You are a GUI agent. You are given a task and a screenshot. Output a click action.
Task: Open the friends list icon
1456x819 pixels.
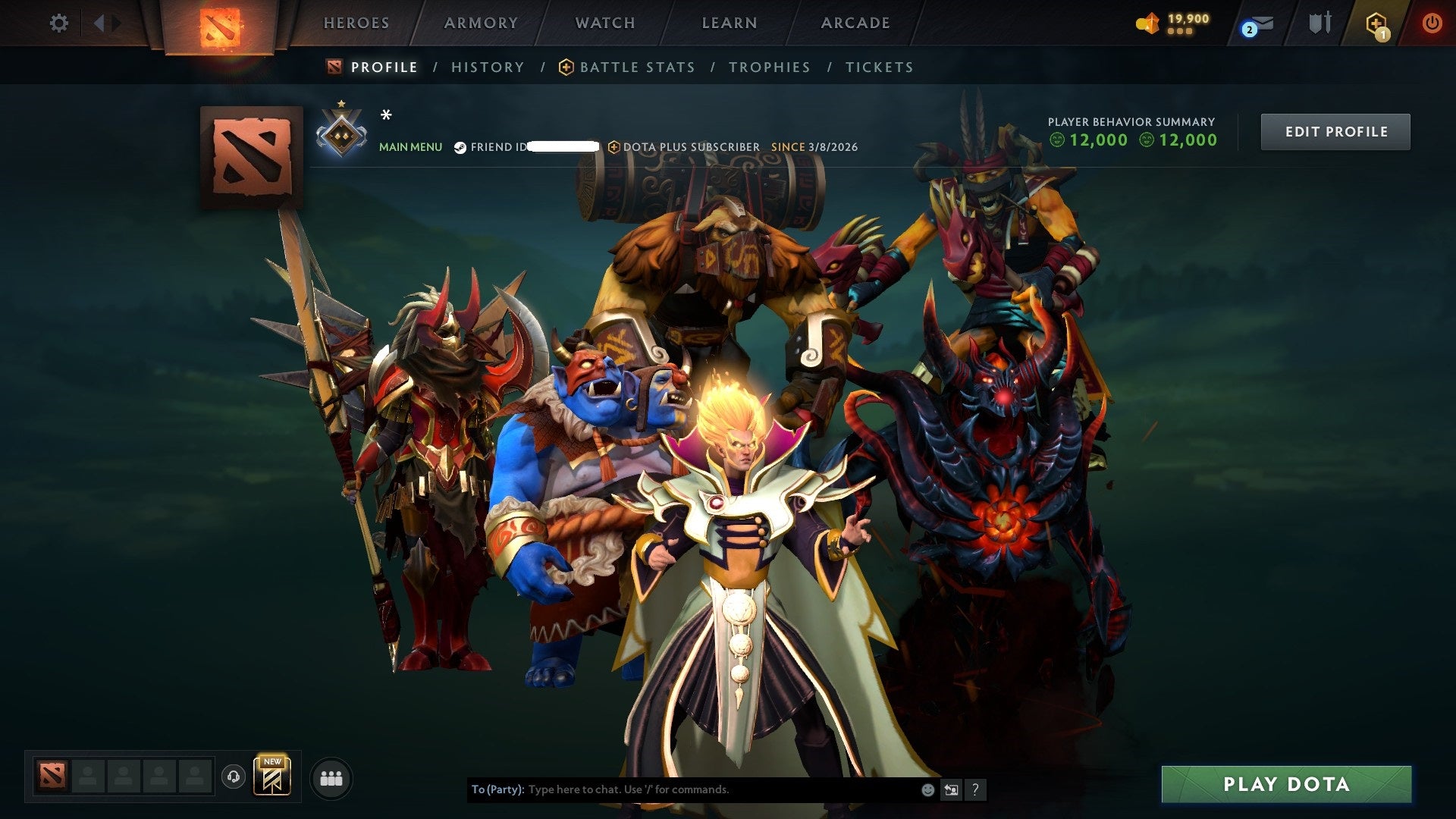(330, 777)
